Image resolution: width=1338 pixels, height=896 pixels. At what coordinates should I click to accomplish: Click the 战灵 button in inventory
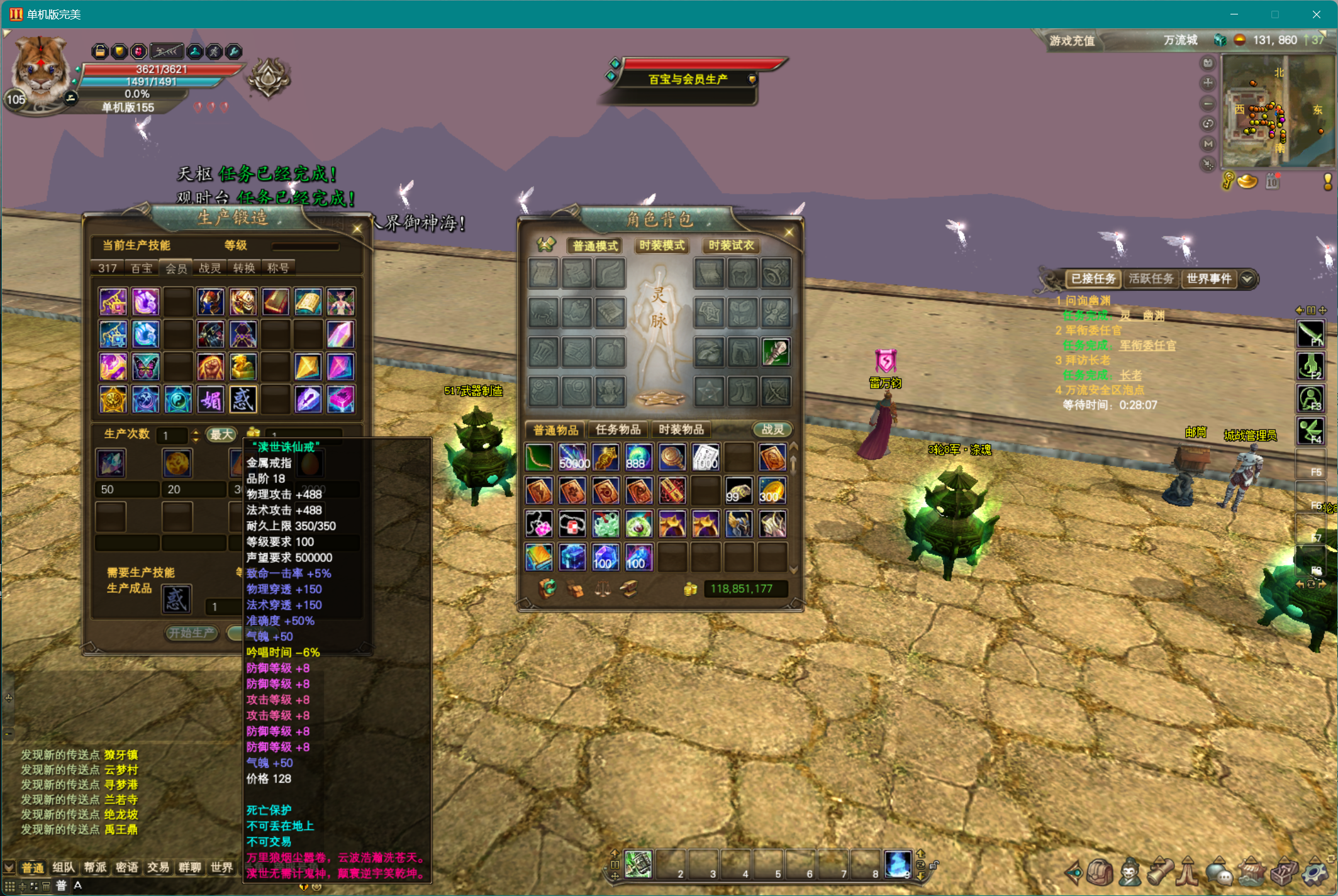(x=772, y=429)
